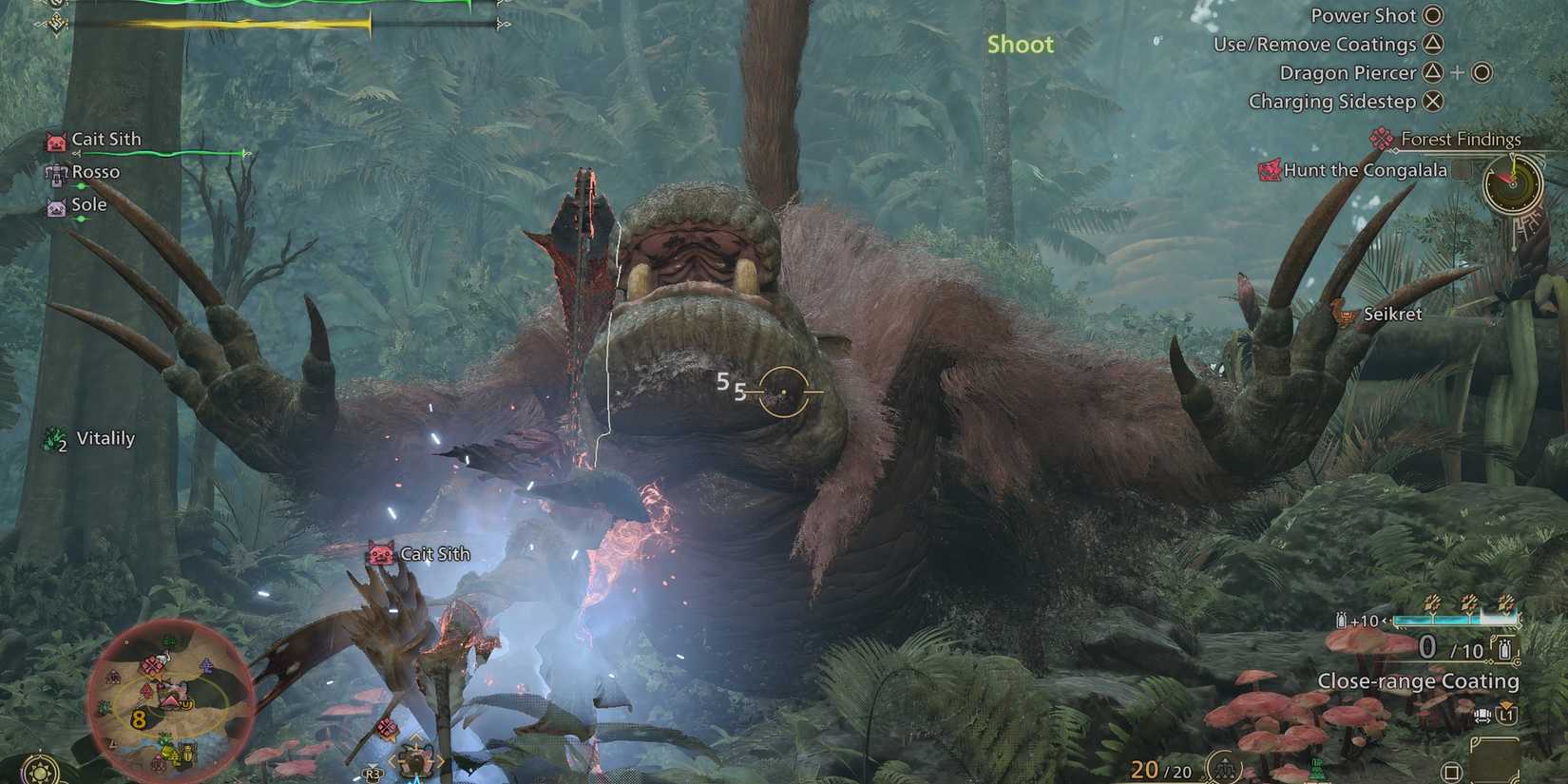Open the next item with the right arrow chevron

[440, 759]
